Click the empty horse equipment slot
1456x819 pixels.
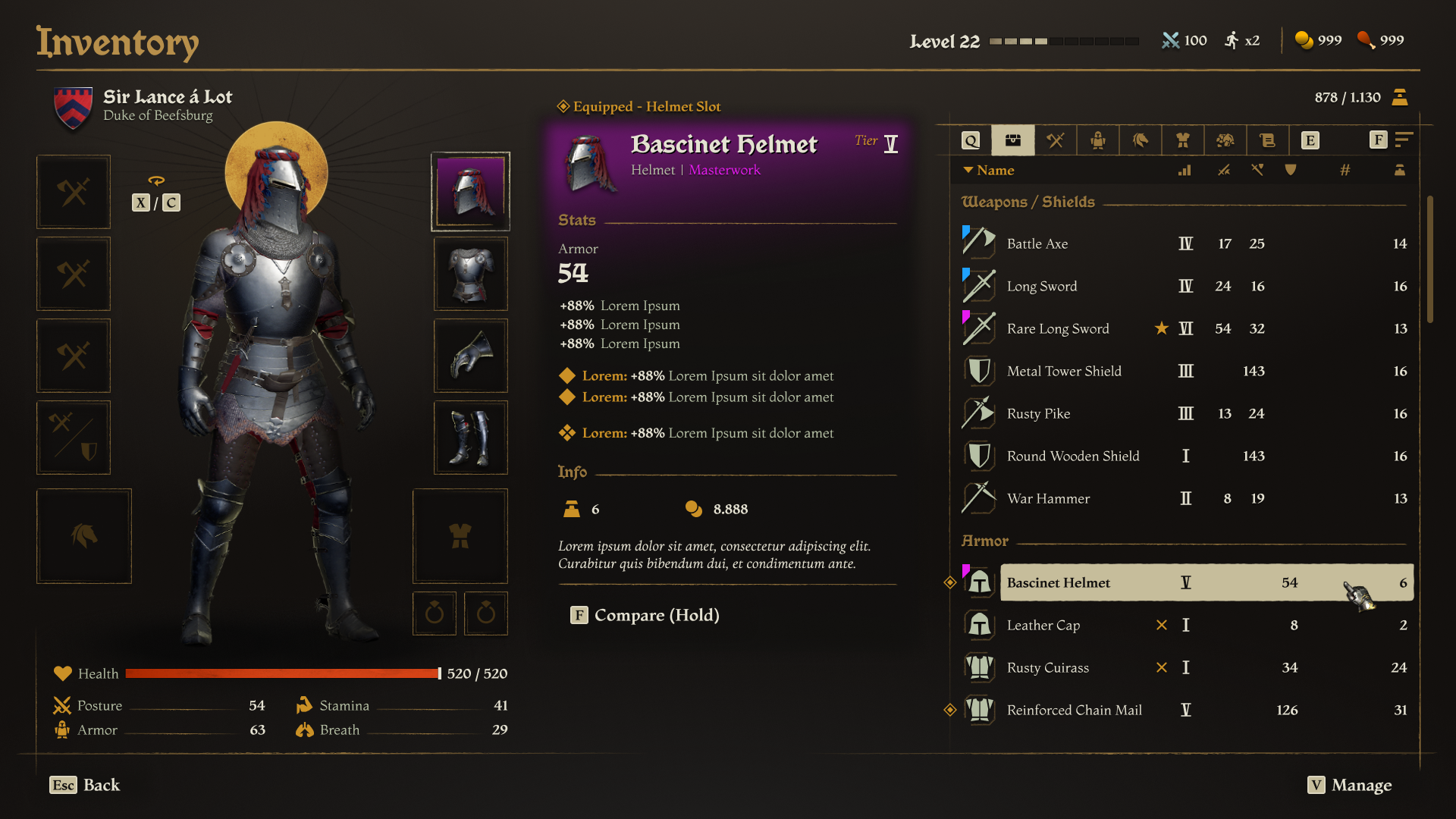84,536
